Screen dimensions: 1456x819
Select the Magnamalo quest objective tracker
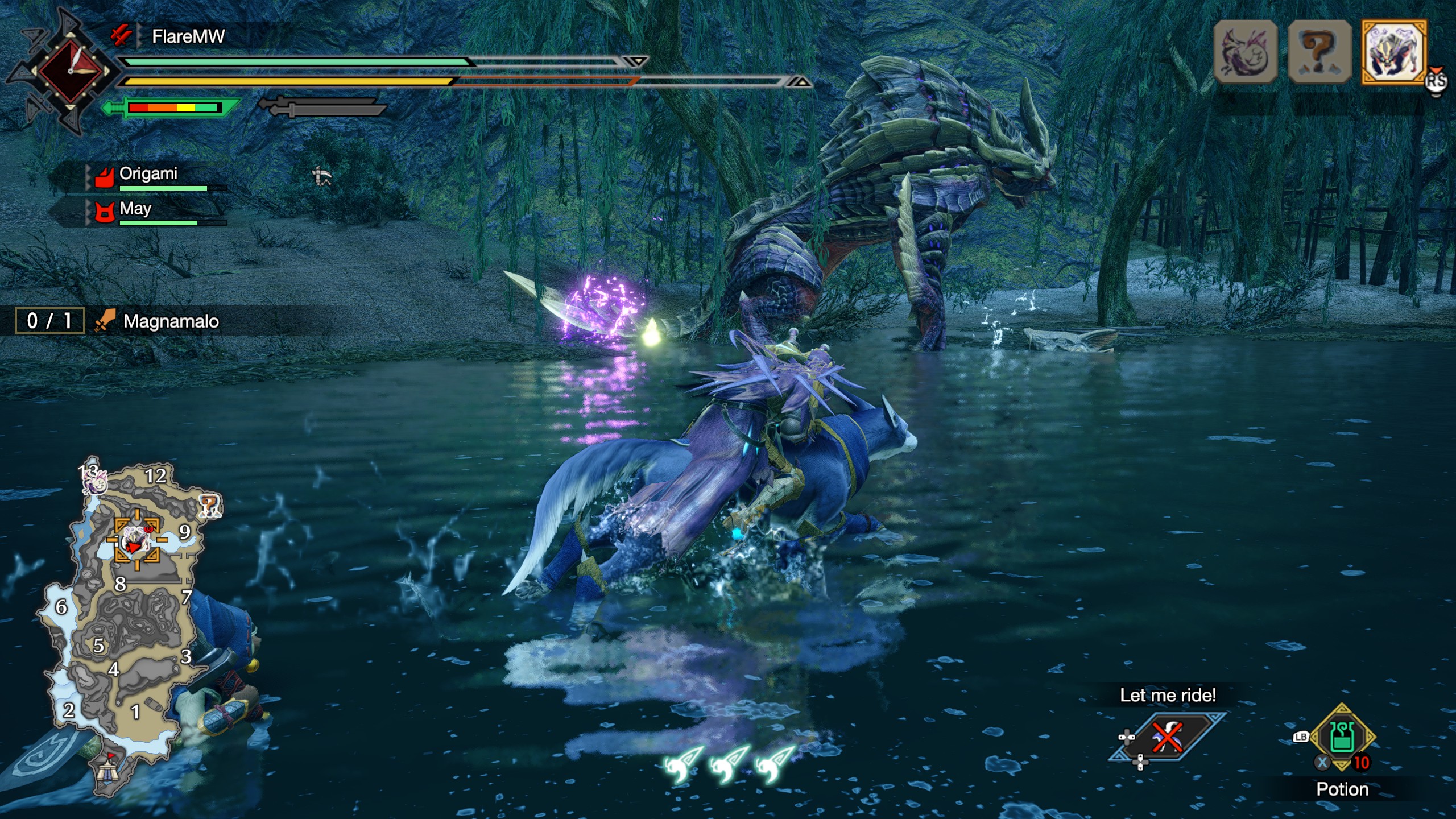tap(171, 321)
